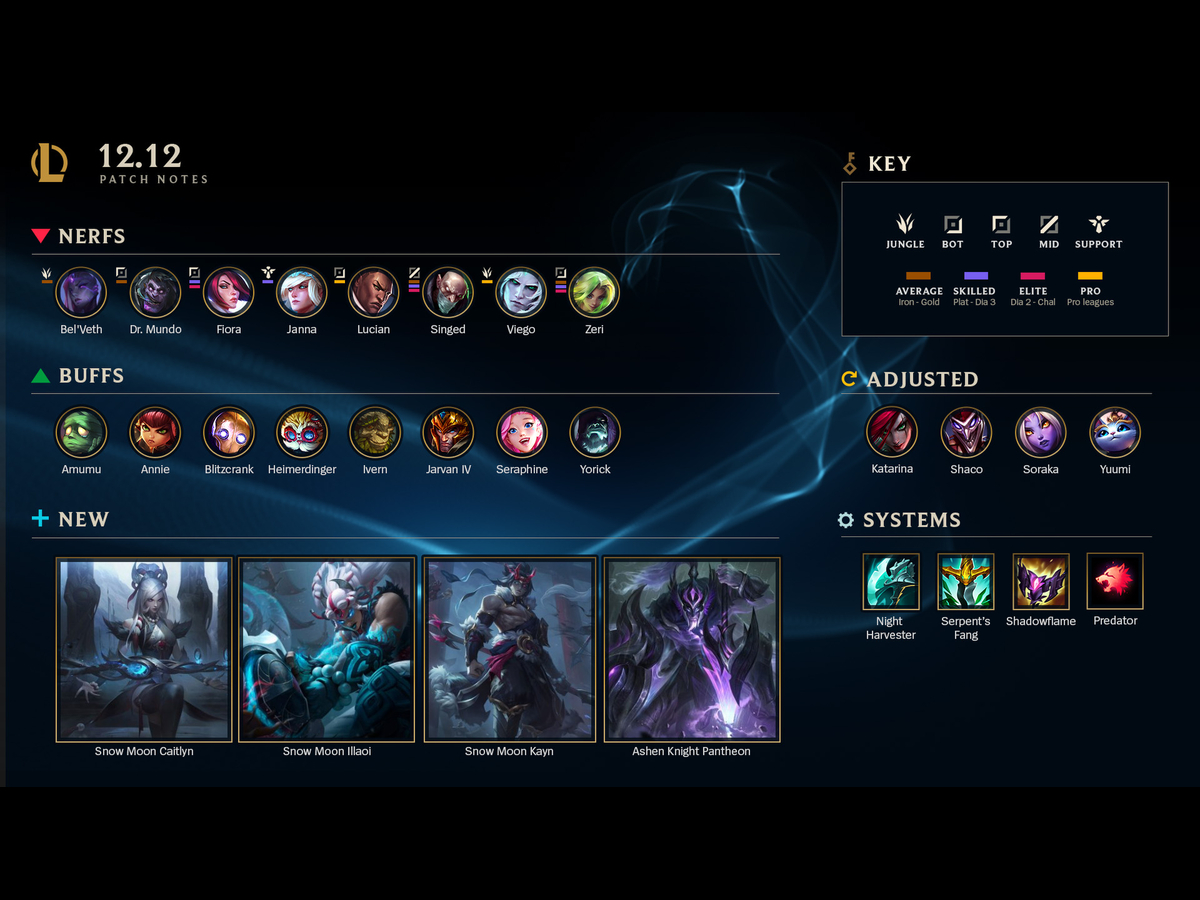Select the Snow Moon Kayn skin thumbnail
Image resolution: width=1200 pixels, height=900 pixels.
[x=509, y=649]
